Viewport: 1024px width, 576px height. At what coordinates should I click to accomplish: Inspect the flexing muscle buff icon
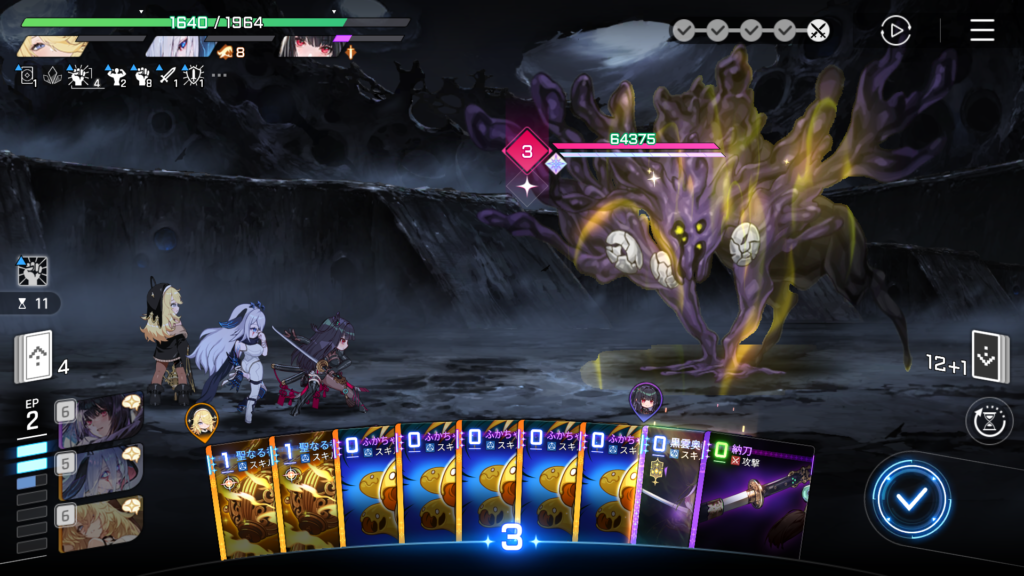tap(116, 75)
